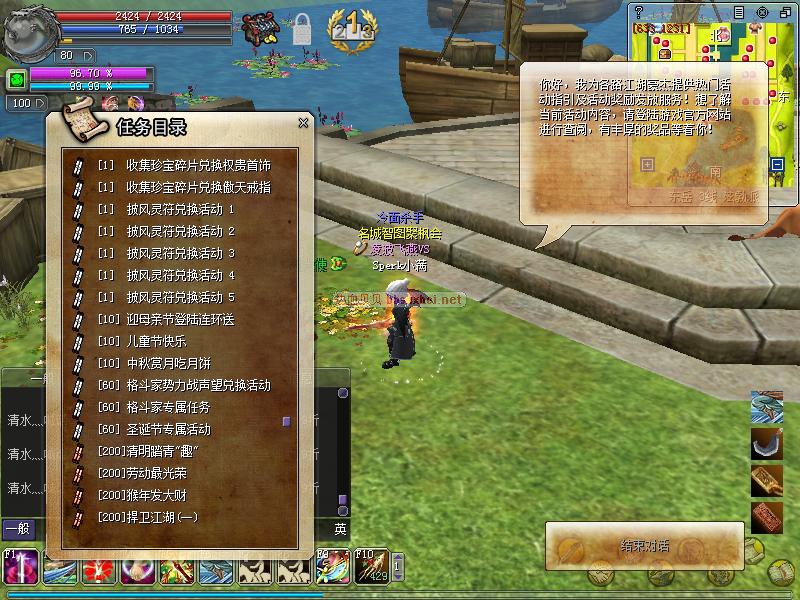
Task: Open the padlock icon at the top
Action: pyautogui.click(x=301, y=29)
